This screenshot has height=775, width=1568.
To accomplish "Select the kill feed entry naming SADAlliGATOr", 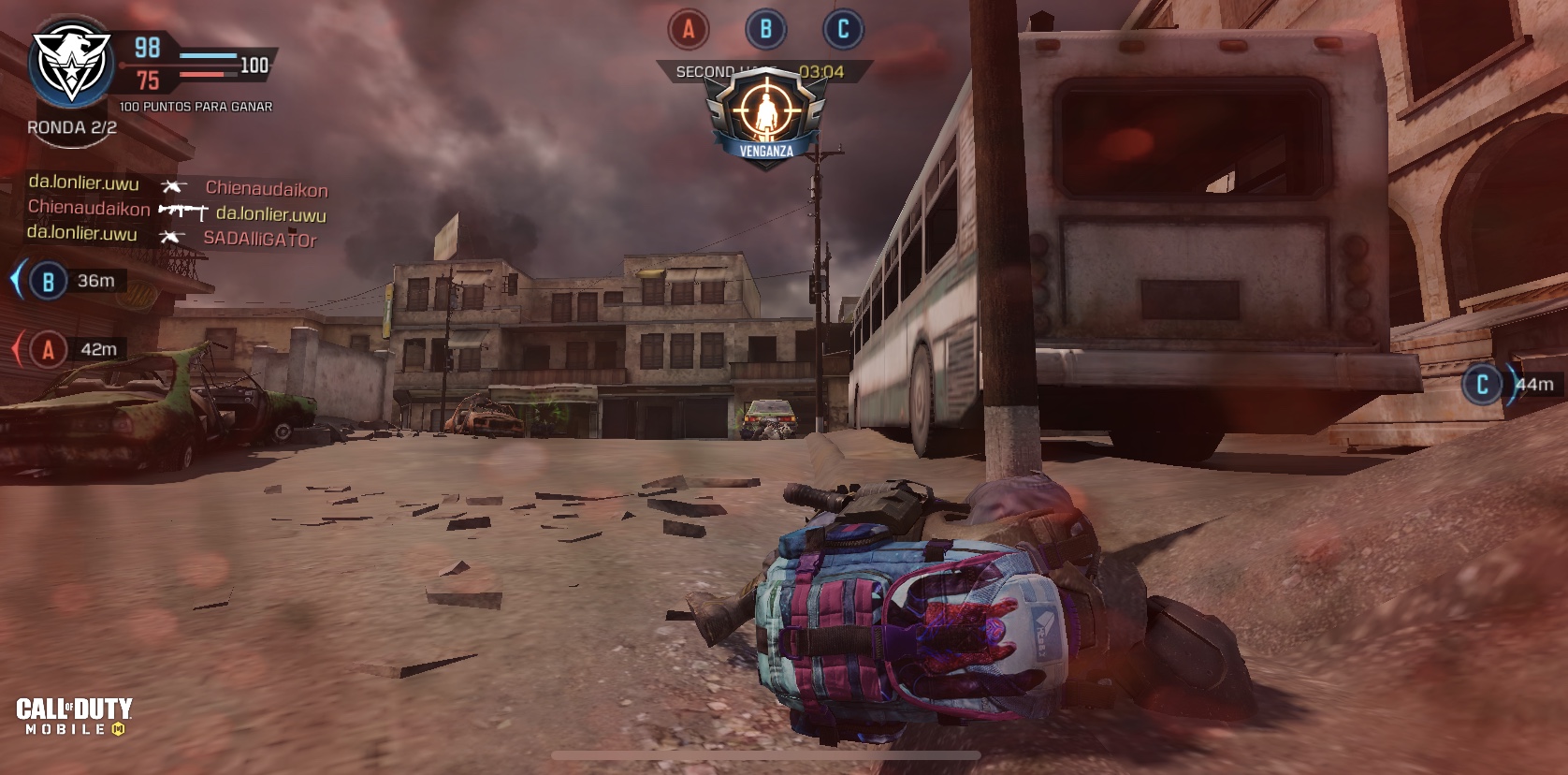I will pos(172,239).
